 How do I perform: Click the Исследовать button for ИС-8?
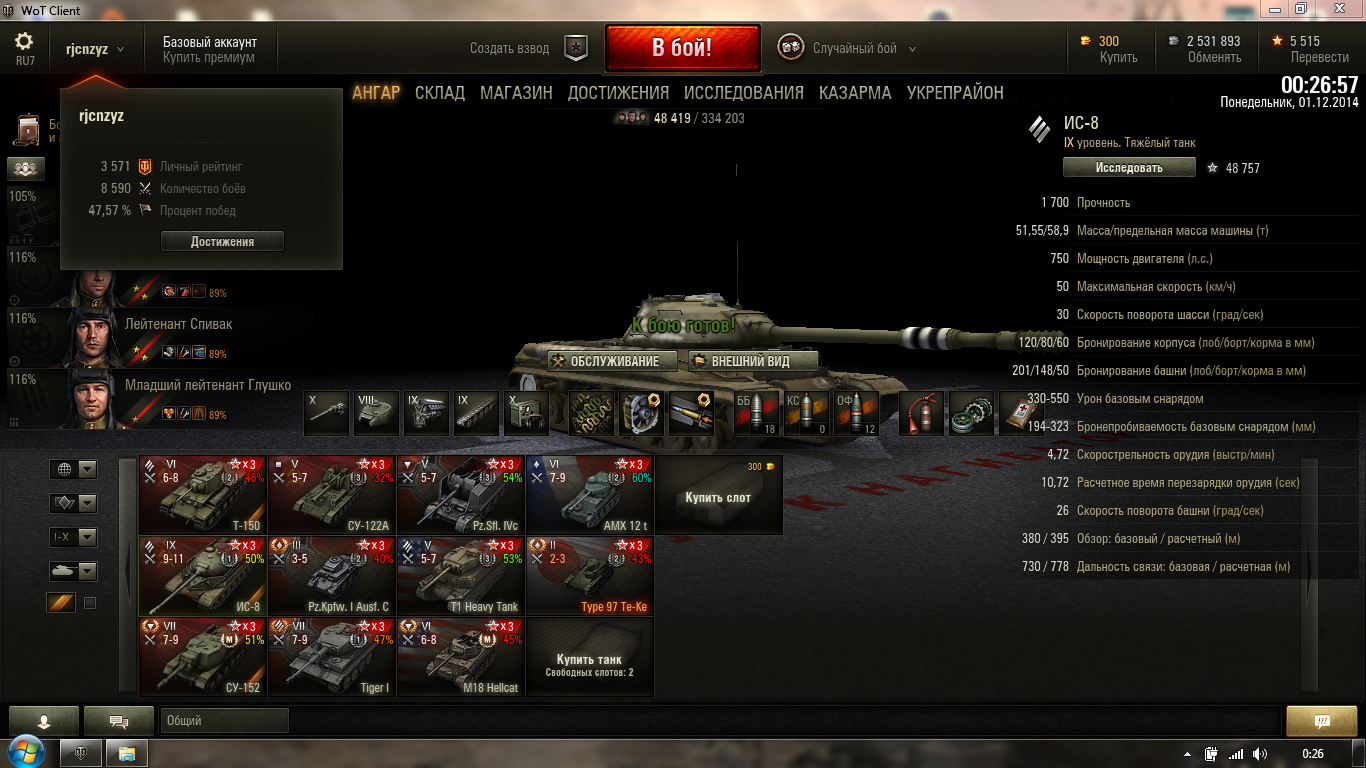click(x=1128, y=168)
